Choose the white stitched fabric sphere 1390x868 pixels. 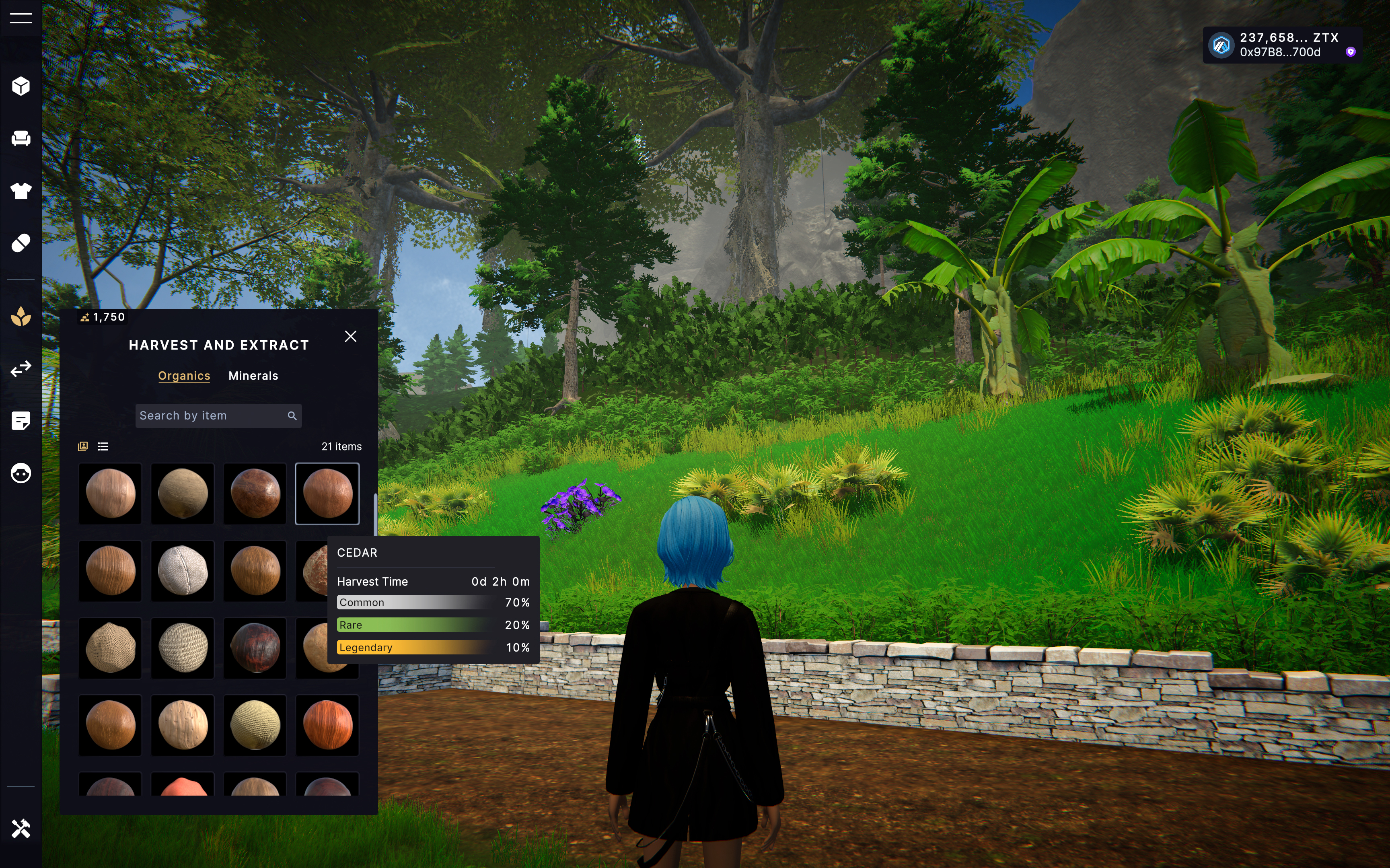click(x=183, y=571)
